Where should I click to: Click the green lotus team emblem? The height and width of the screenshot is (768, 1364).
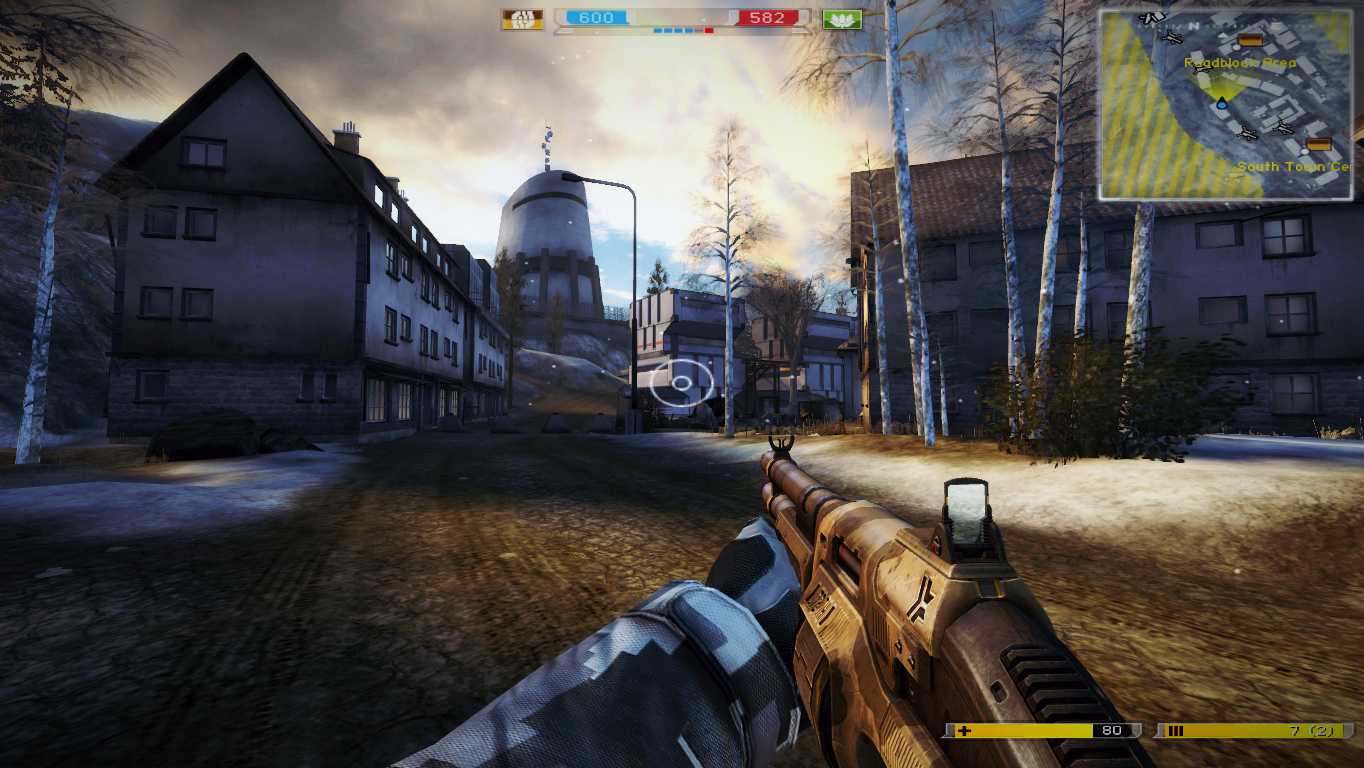click(x=841, y=19)
